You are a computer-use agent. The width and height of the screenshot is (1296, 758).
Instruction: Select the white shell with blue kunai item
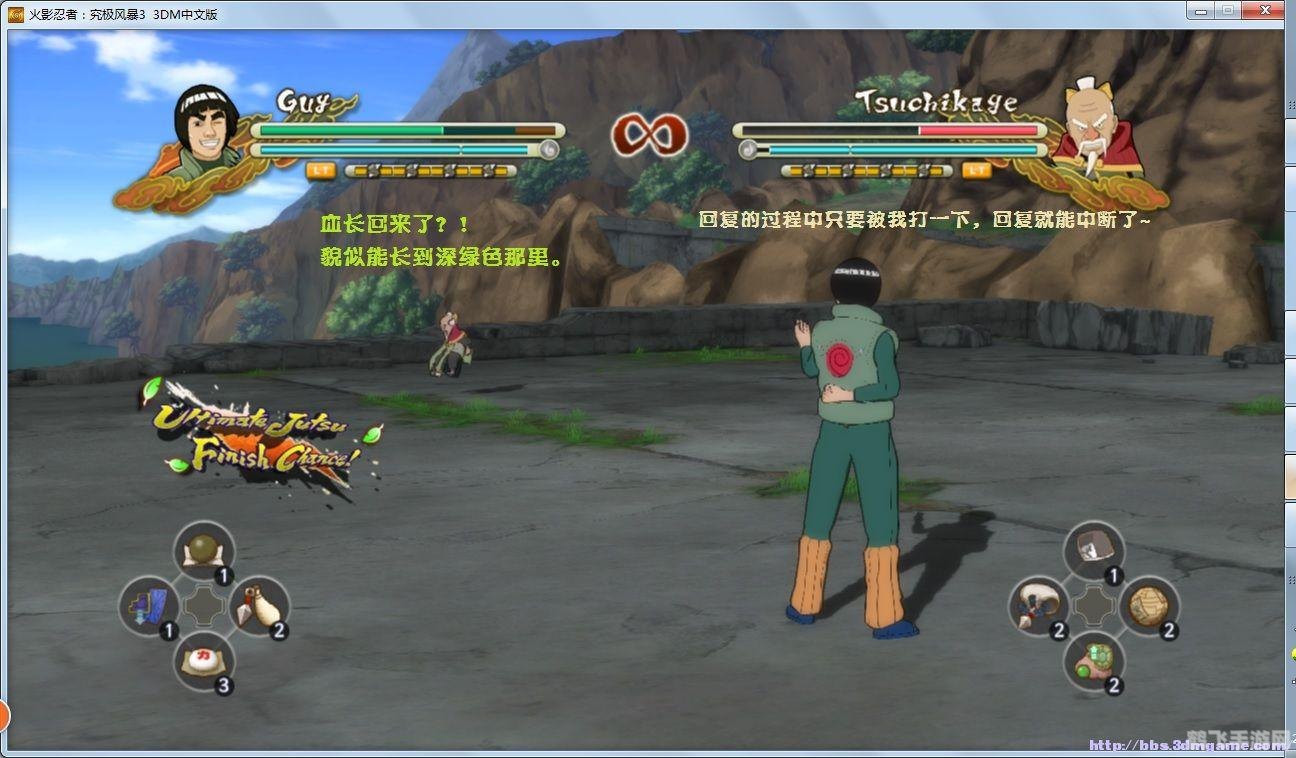coord(1037,605)
